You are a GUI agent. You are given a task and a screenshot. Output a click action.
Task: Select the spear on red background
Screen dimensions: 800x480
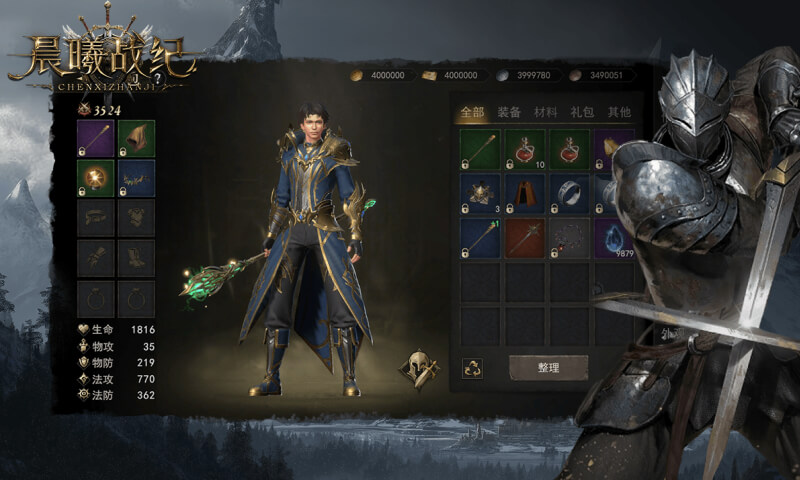[524, 239]
